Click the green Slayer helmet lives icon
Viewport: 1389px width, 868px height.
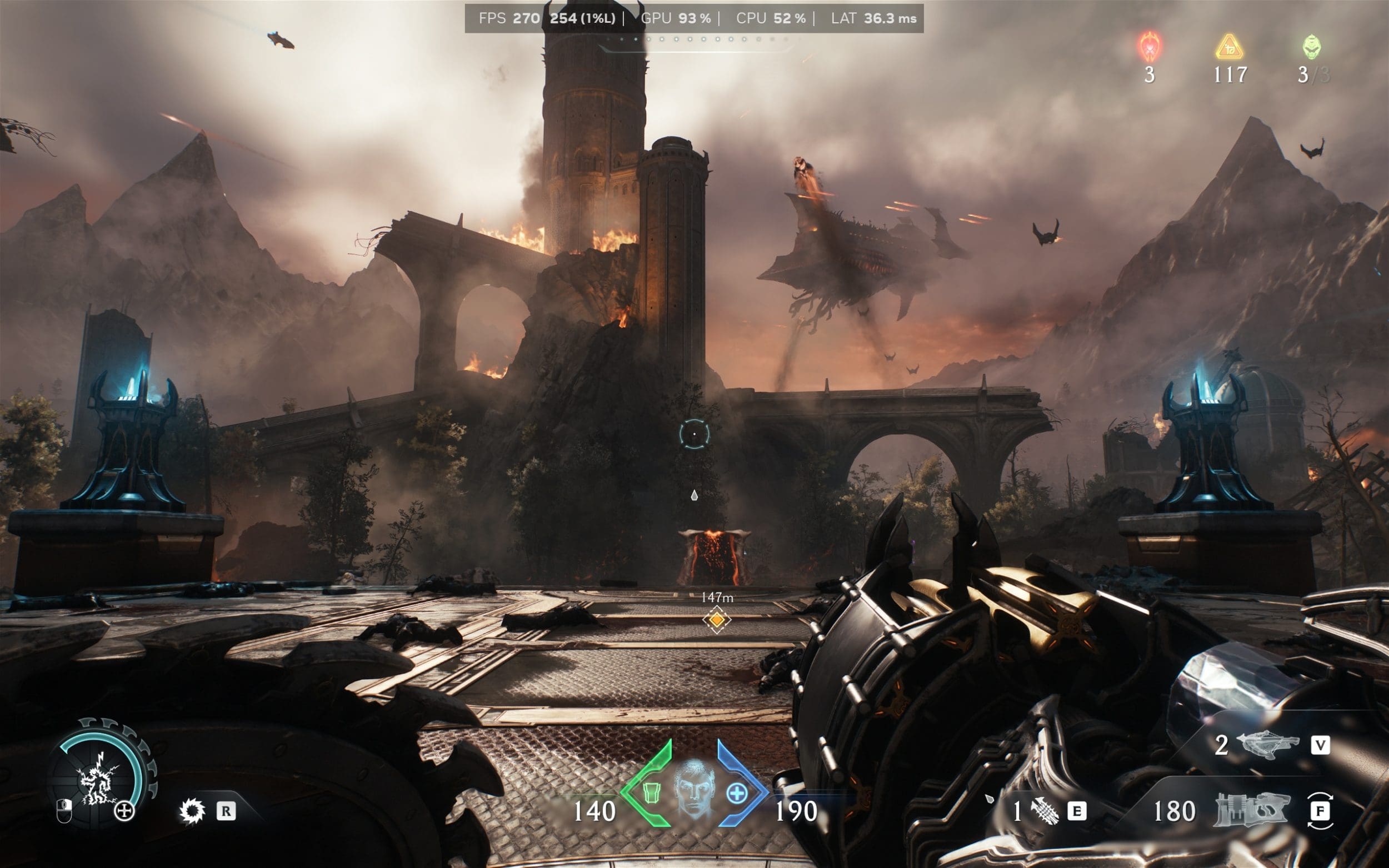click(x=1311, y=48)
